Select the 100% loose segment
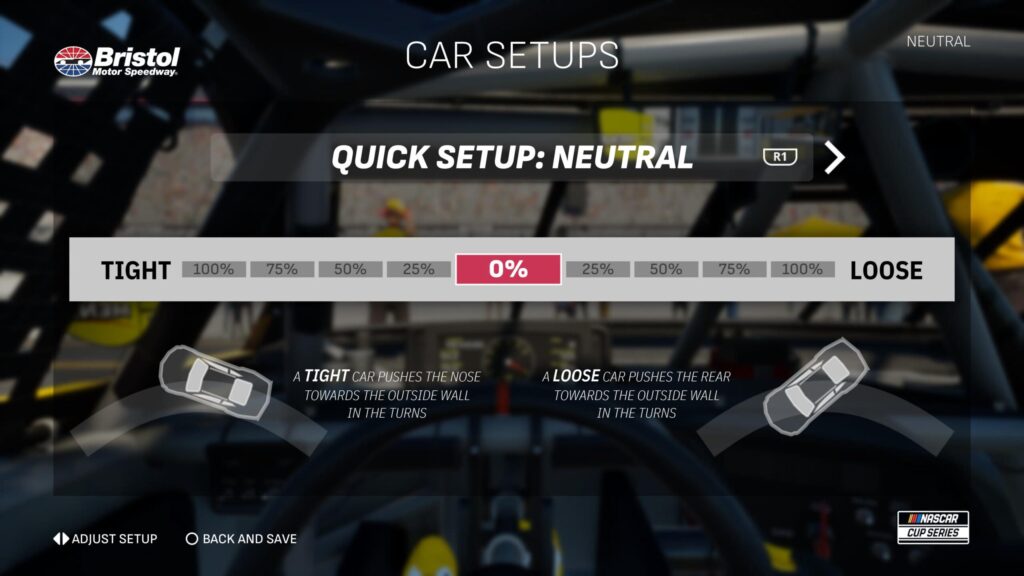Viewport: 1024px width, 576px height. pos(803,269)
